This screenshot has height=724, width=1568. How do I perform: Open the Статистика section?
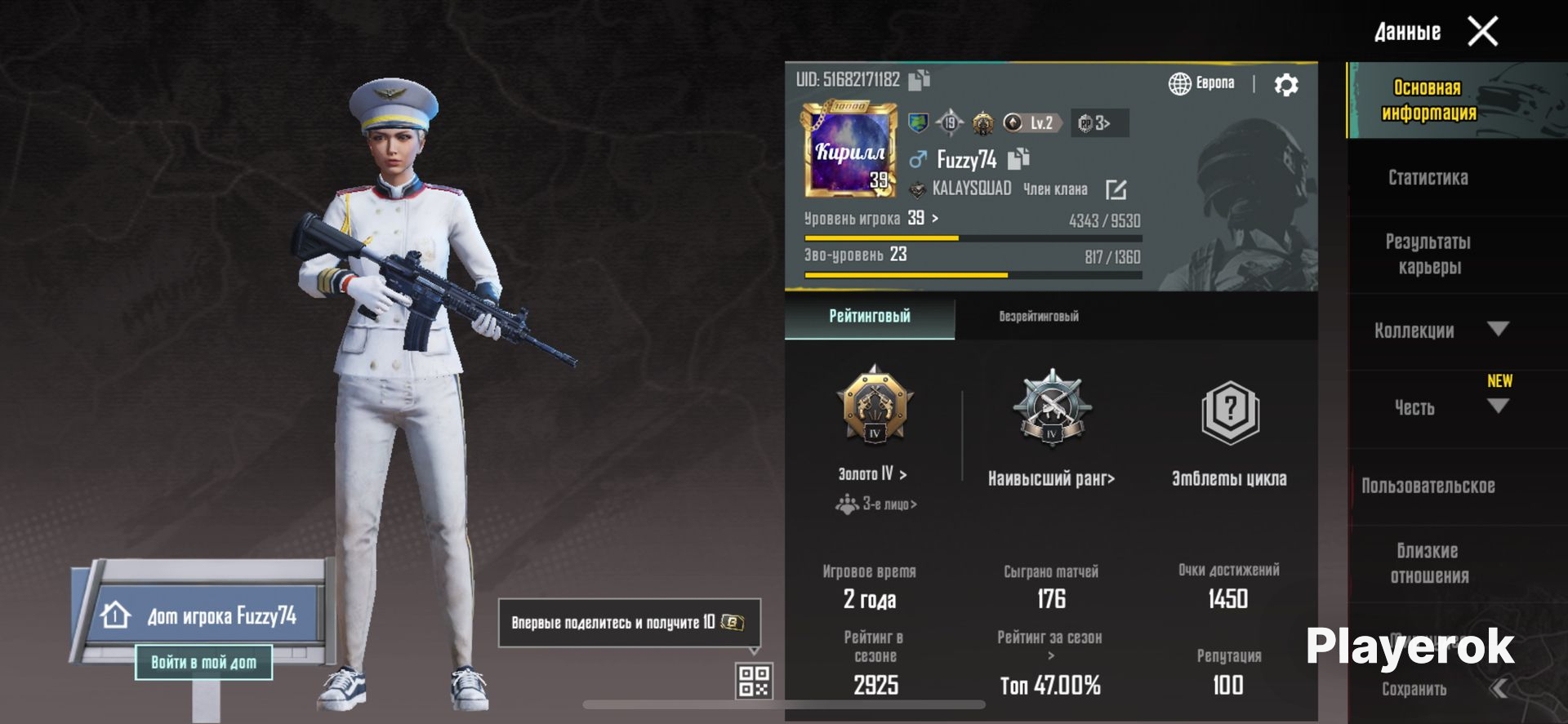tap(1428, 177)
